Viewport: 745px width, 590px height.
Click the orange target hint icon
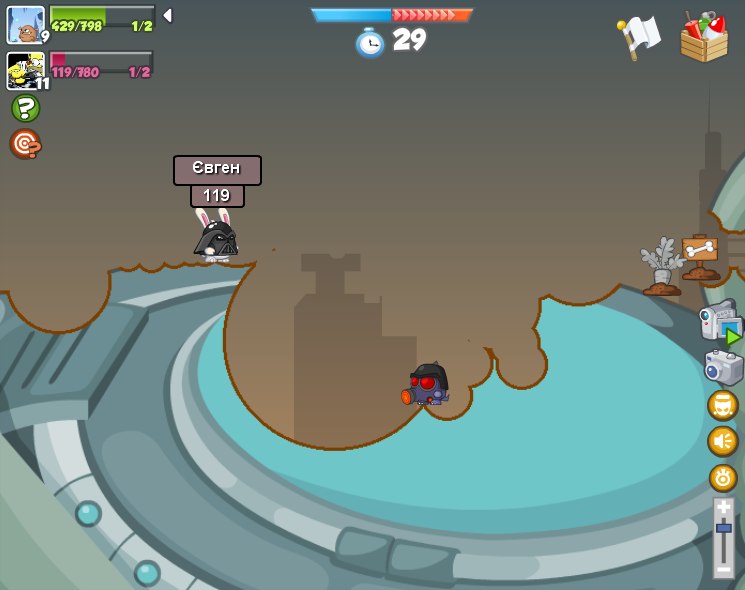pos(25,144)
